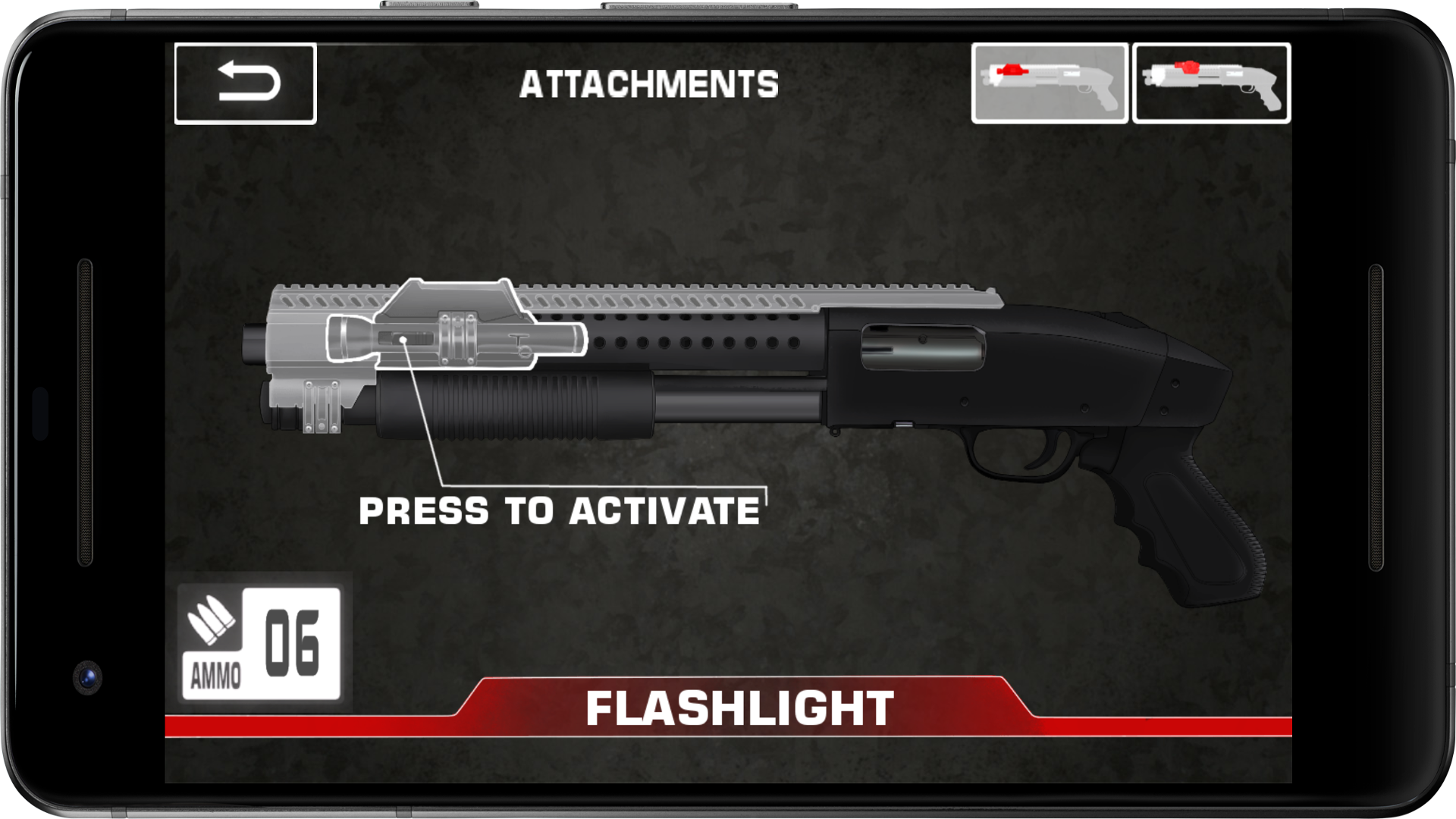Tap the back arrow icon
Viewport: 1456px width, 819px height.
coord(246,82)
